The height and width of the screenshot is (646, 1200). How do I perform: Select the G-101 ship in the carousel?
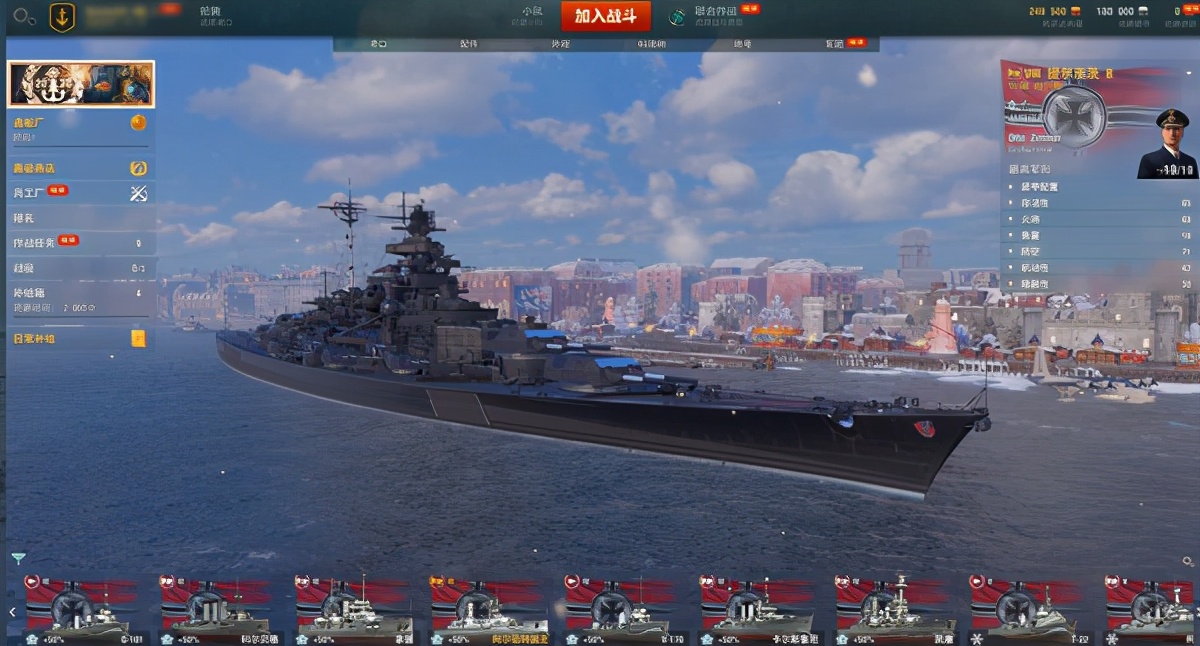pyautogui.click(x=82, y=609)
